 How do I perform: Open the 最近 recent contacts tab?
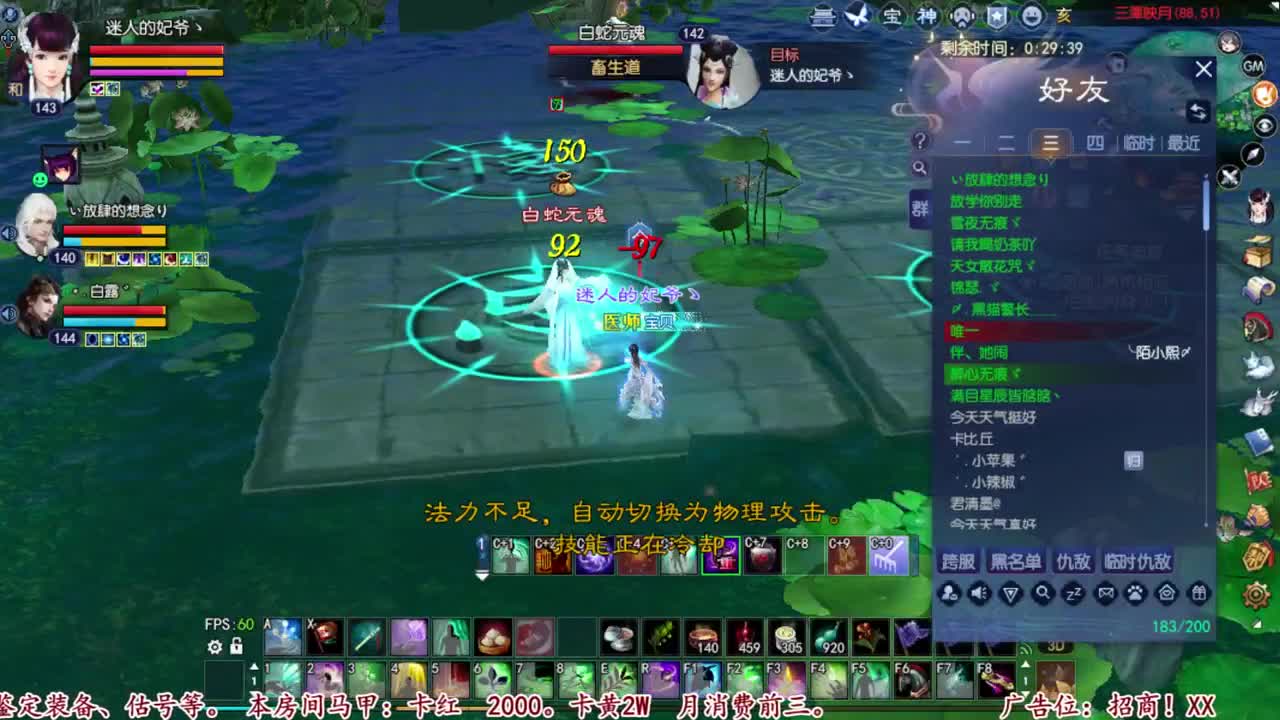(x=1183, y=144)
